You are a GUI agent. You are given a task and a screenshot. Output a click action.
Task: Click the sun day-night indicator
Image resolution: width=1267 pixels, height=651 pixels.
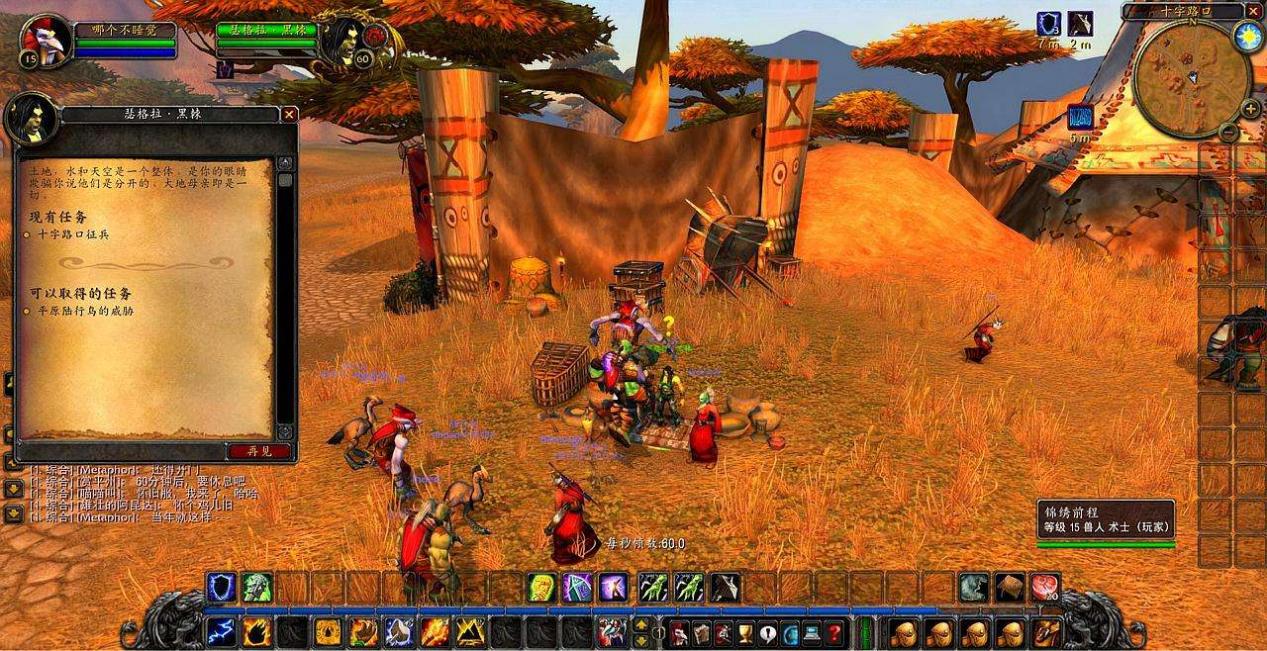[1247, 37]
